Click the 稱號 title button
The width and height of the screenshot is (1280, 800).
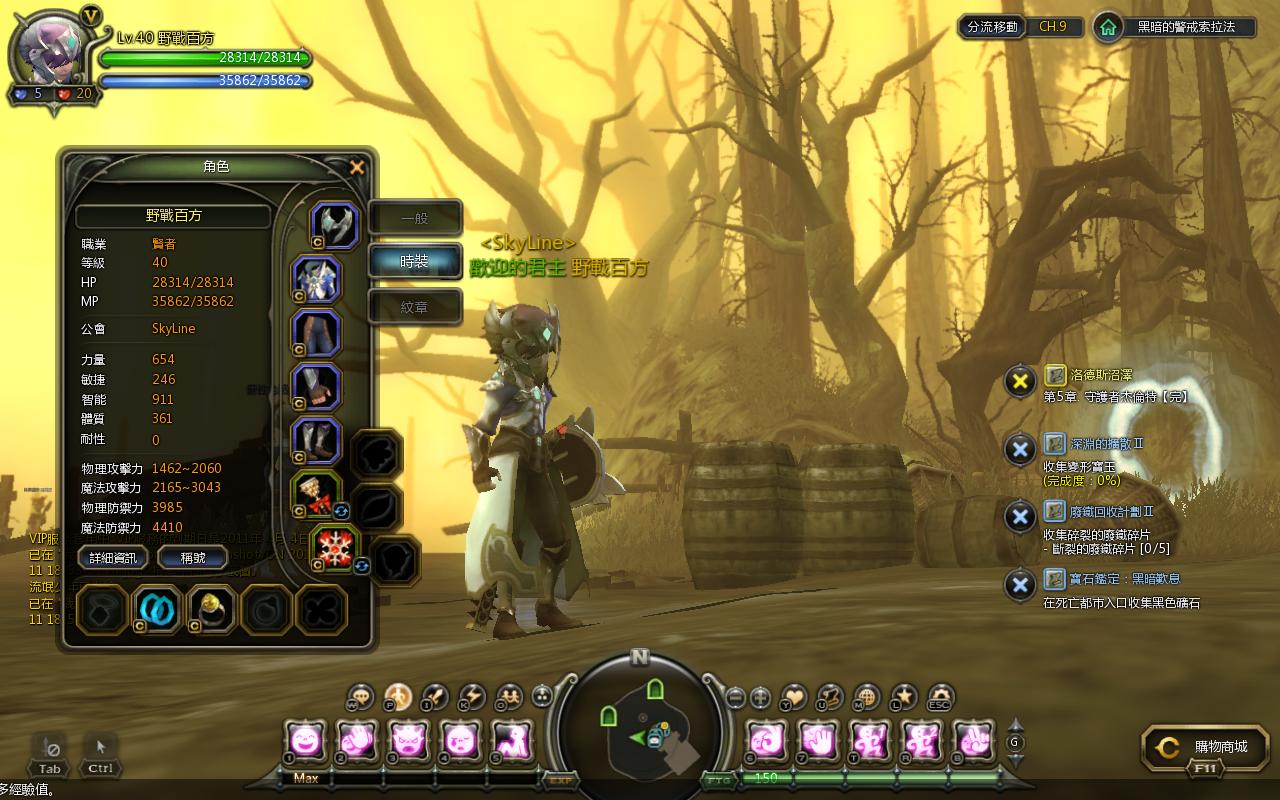pyautogui.click(x=193, y=558)
